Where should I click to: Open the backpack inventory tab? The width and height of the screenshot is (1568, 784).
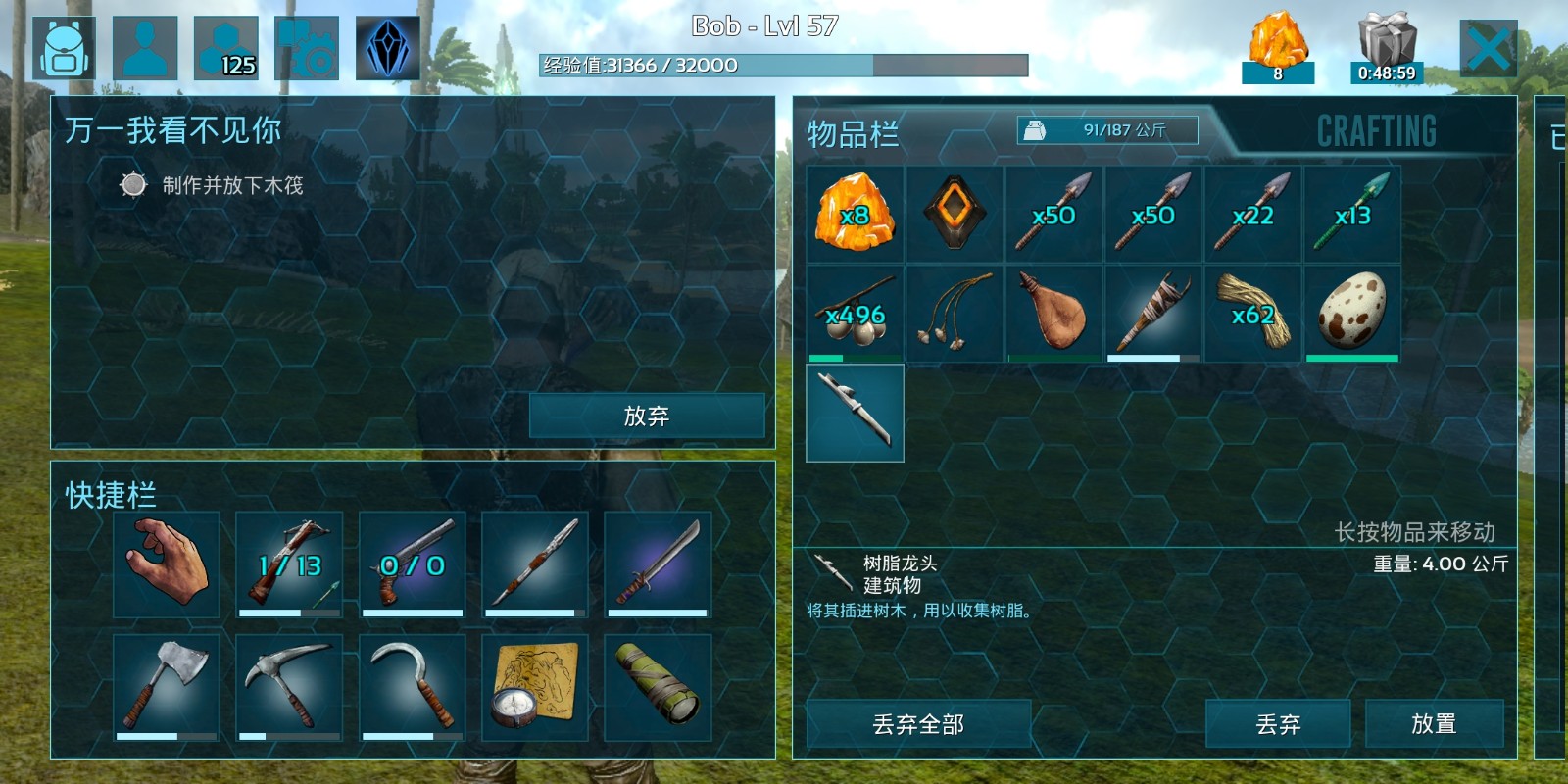click(x=65, y=48)
